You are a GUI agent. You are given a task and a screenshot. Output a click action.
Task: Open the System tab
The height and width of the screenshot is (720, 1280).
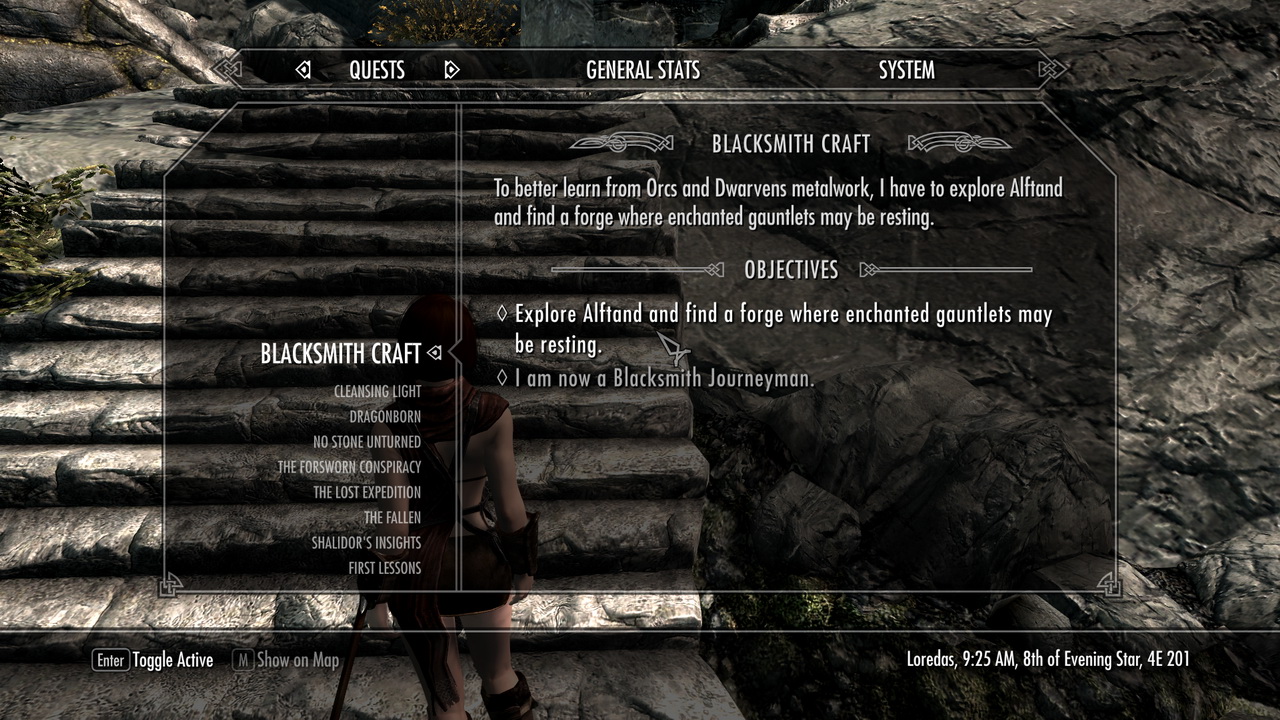(x=906, y=70)
